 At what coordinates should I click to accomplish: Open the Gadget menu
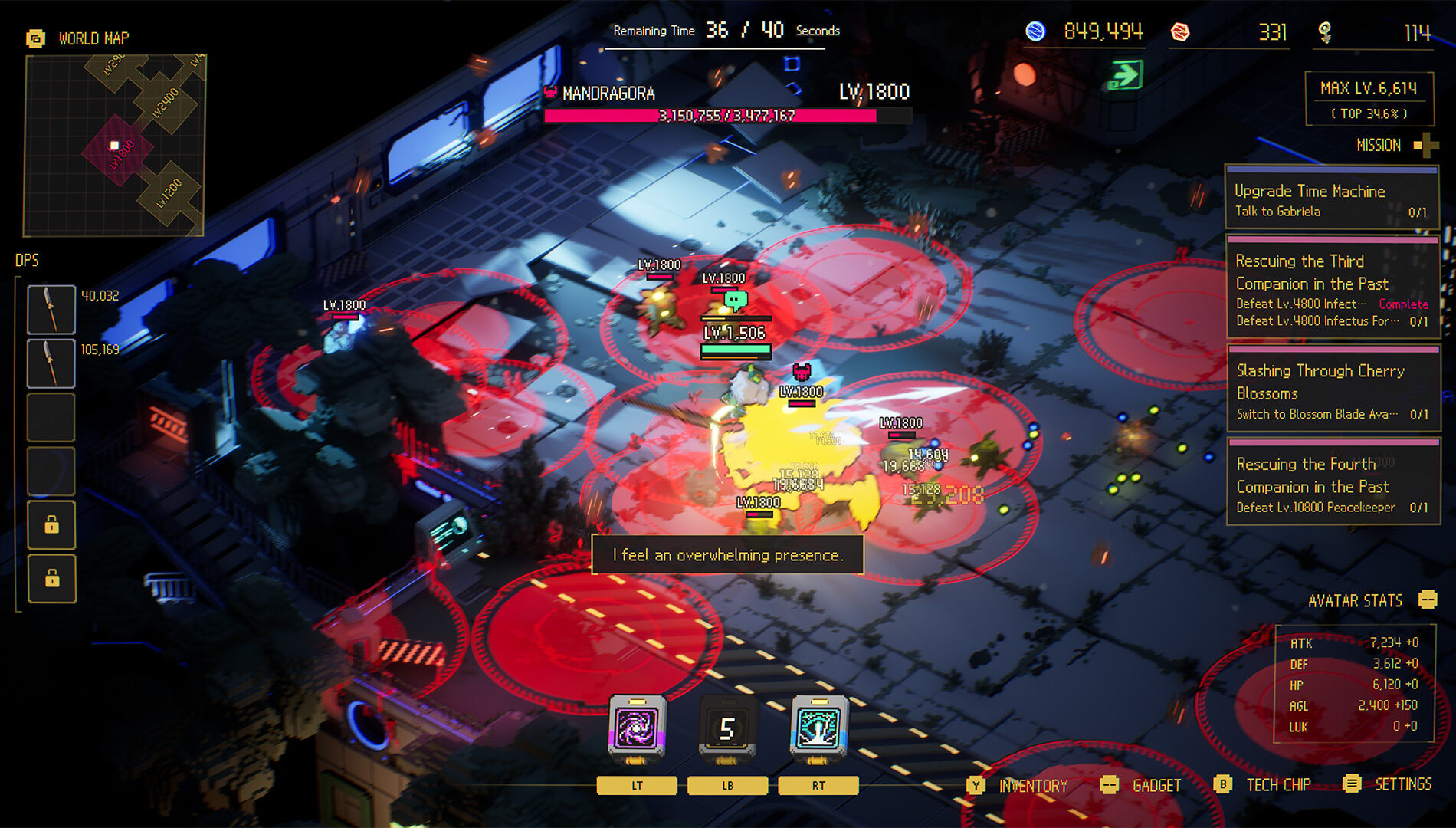[x=1110, y=786]
